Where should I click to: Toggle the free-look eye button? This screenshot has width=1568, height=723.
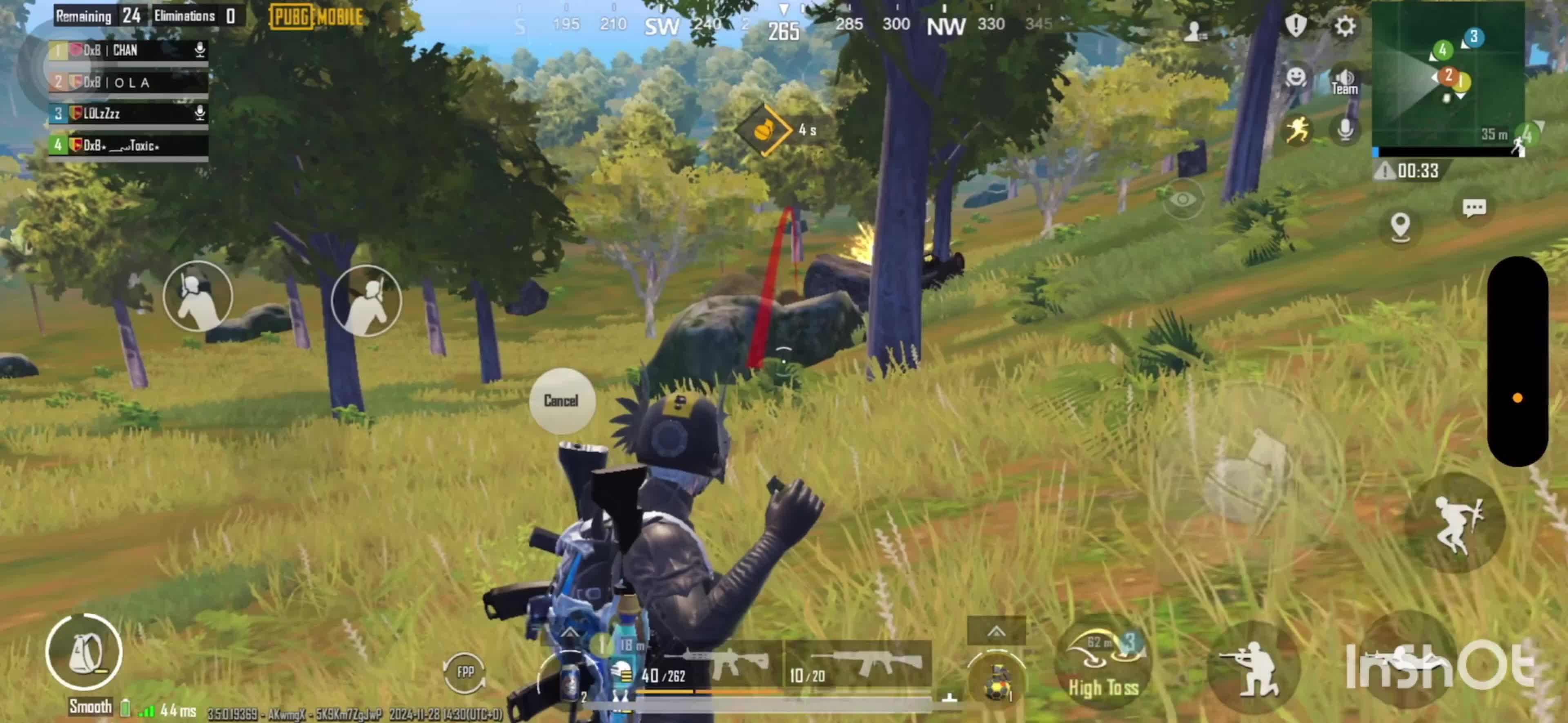pos(1182,199)
